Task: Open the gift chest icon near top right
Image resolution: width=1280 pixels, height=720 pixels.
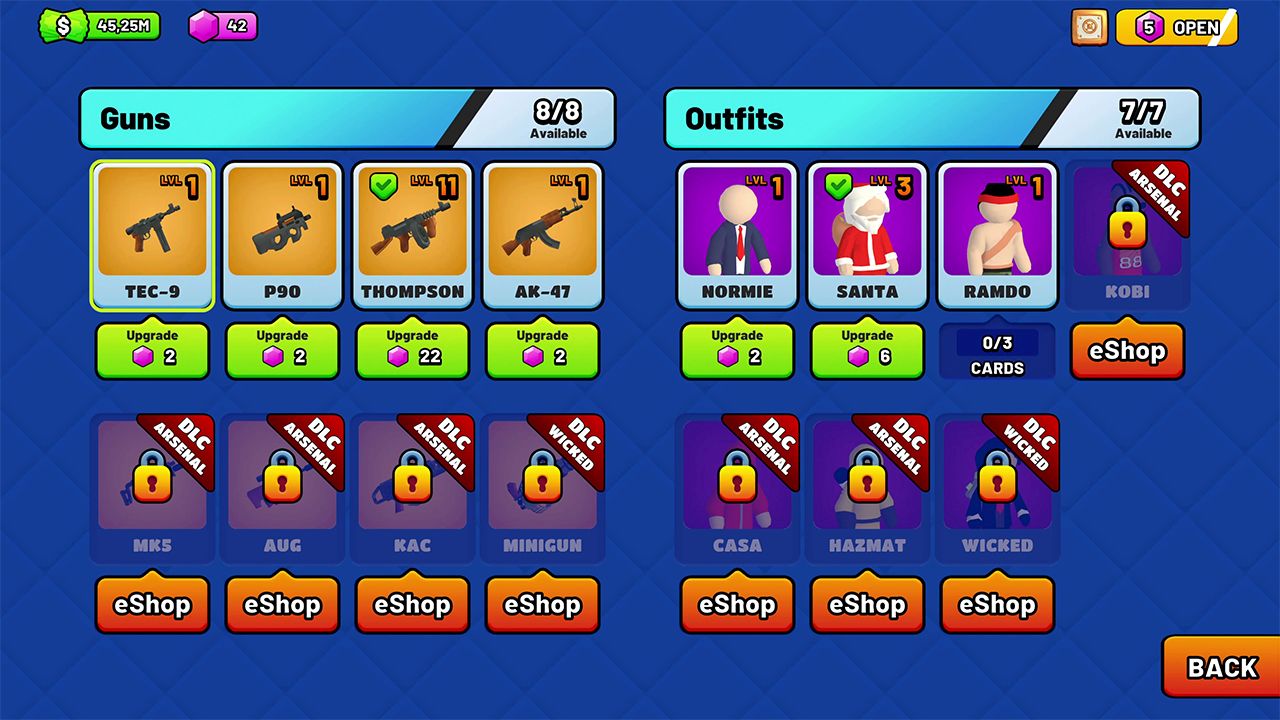Action: (1088, 27)
